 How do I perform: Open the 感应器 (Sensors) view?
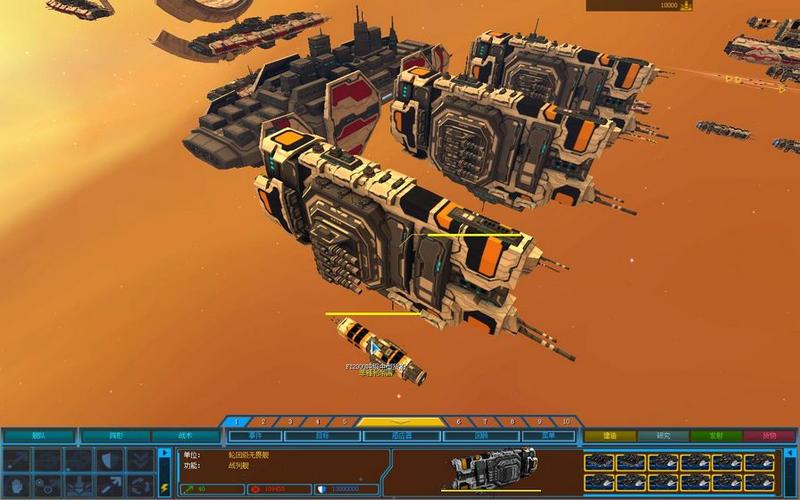click(x=402, y=436)
